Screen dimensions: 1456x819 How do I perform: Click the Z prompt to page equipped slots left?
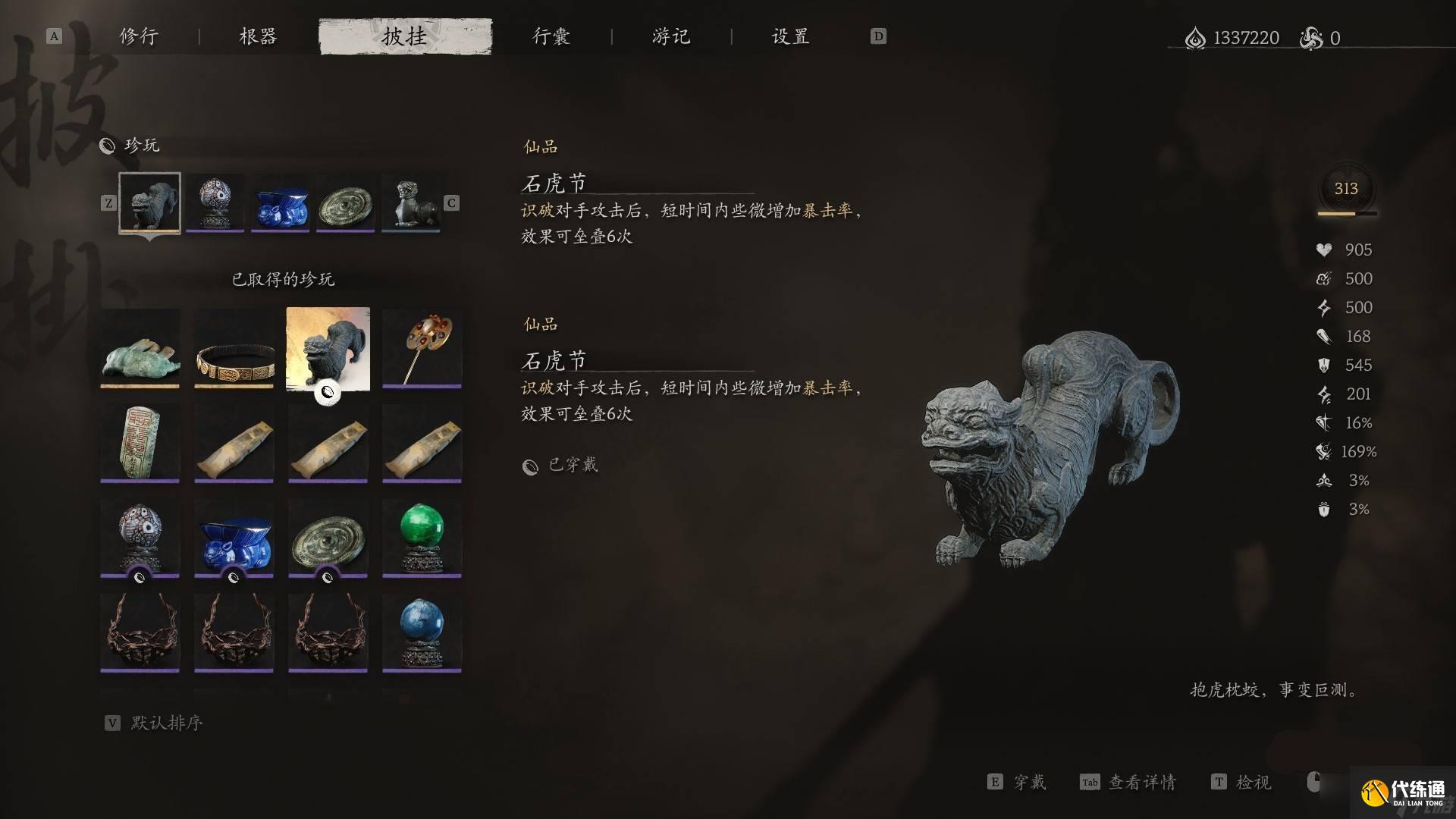tap(108, 202)
